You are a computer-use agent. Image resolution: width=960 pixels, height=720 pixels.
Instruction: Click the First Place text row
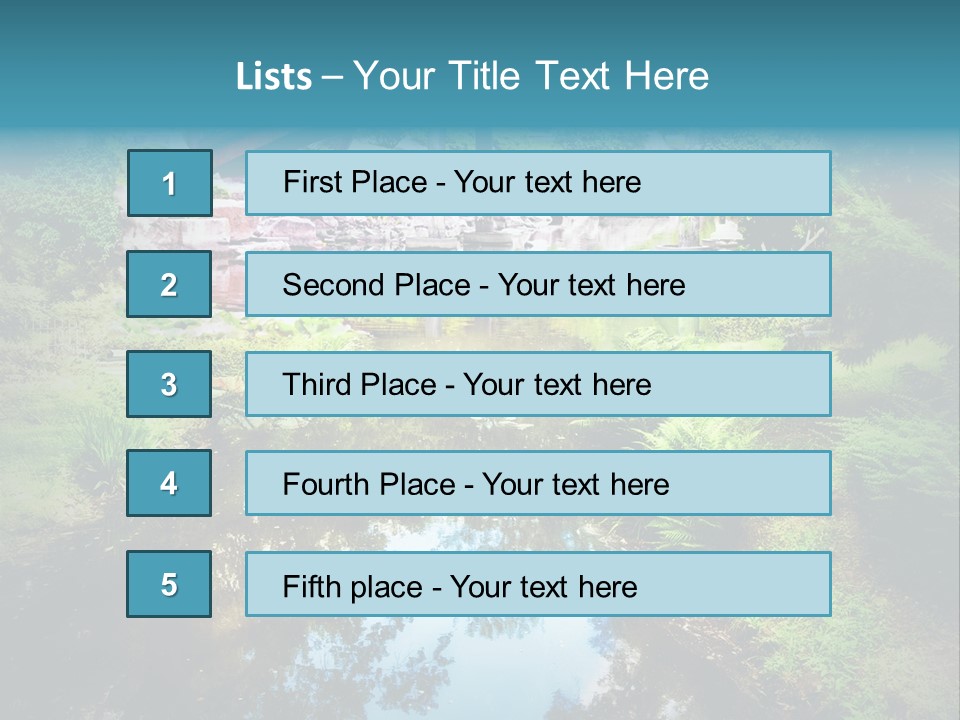(x=538, y=183)
